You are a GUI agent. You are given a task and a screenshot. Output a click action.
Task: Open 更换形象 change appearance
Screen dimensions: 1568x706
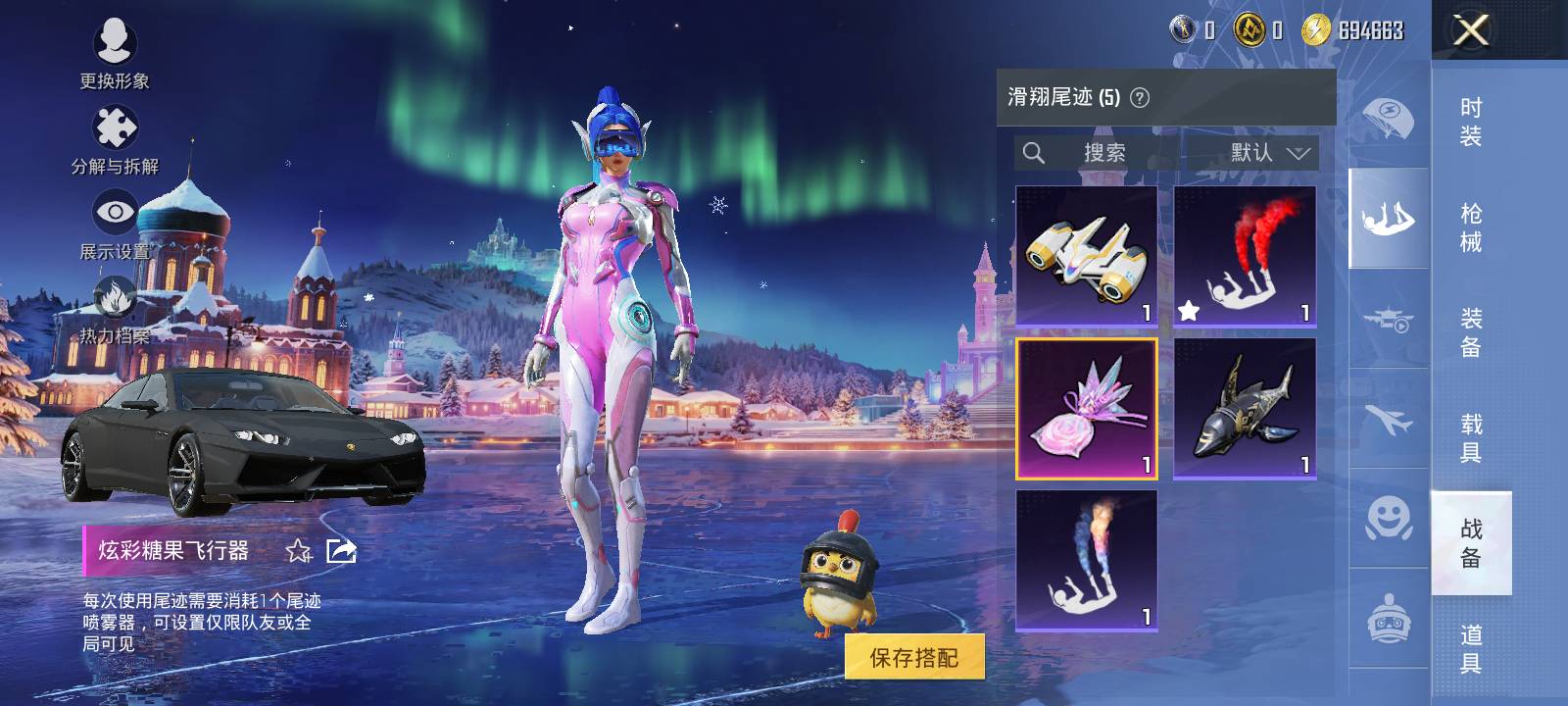(x=115, y=53)
